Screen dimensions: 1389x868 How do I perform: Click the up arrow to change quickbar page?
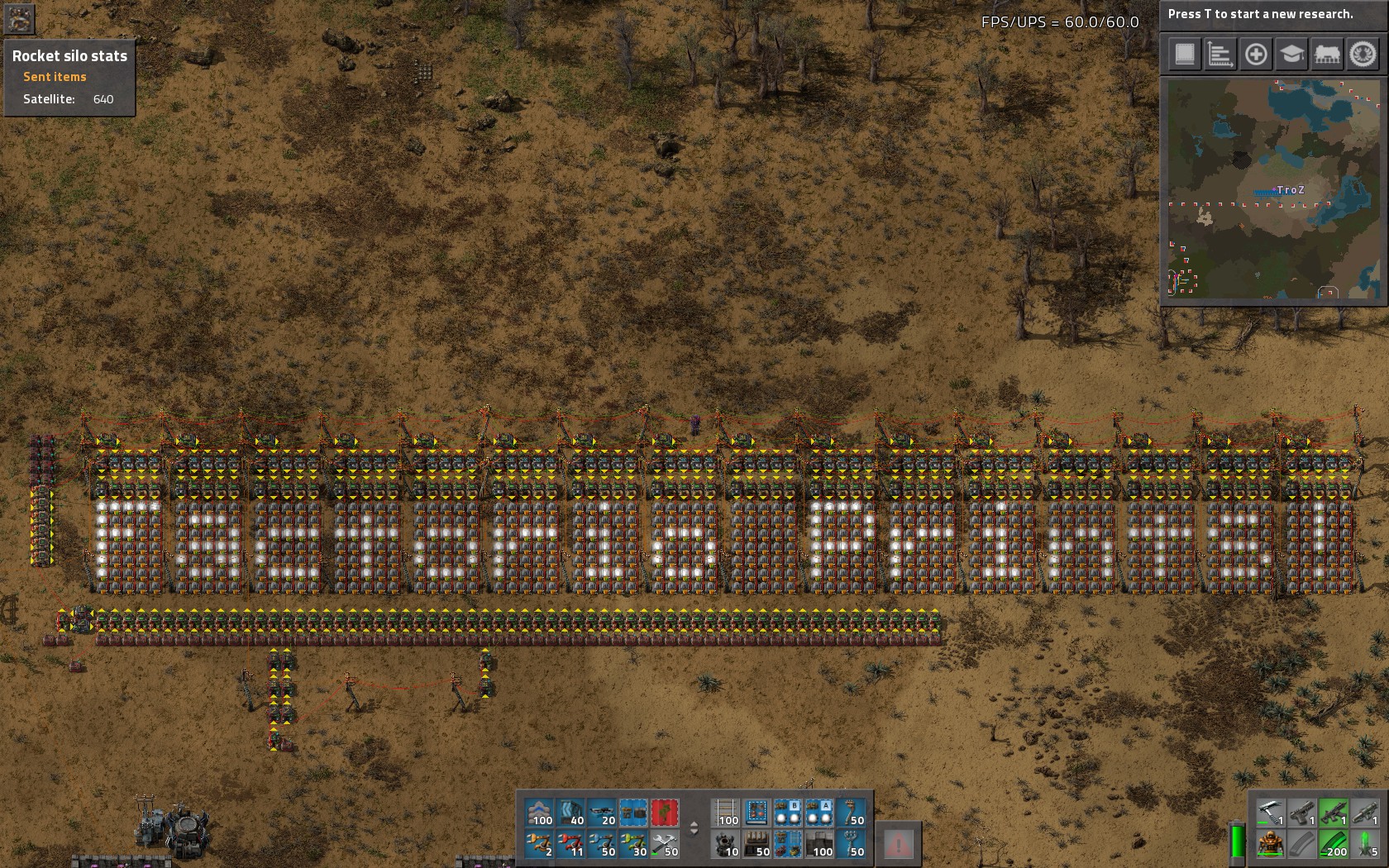(x=694, y=823)
